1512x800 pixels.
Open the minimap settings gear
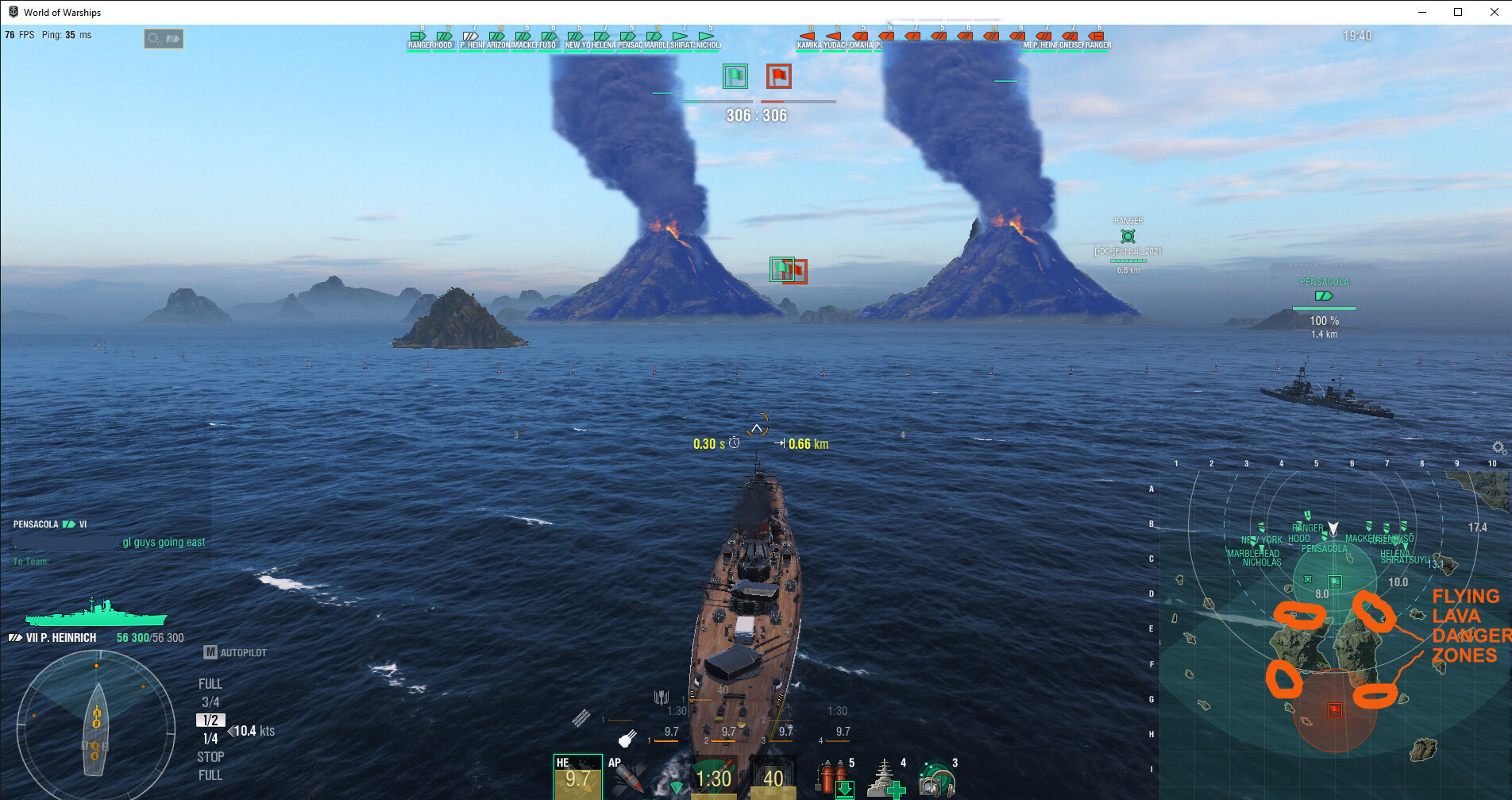tap(1498, 448)
